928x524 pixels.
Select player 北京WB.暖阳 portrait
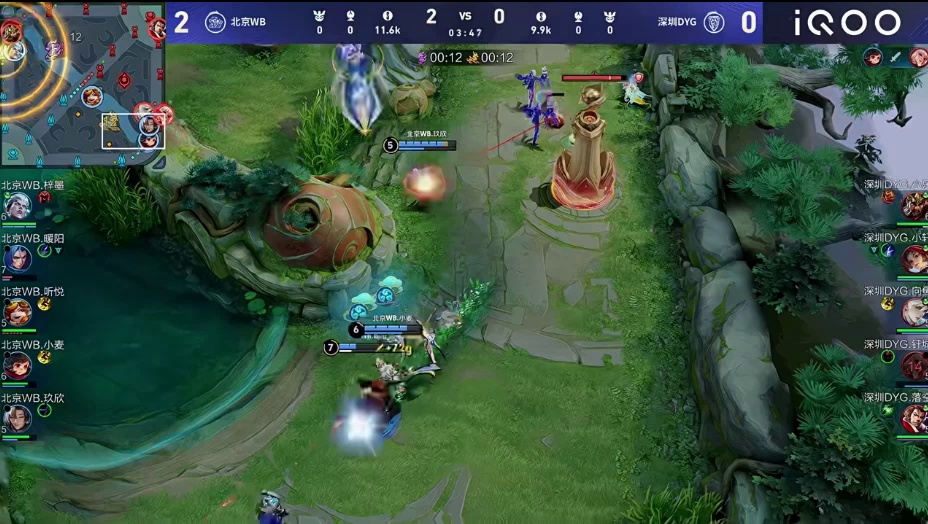[17, 259]
